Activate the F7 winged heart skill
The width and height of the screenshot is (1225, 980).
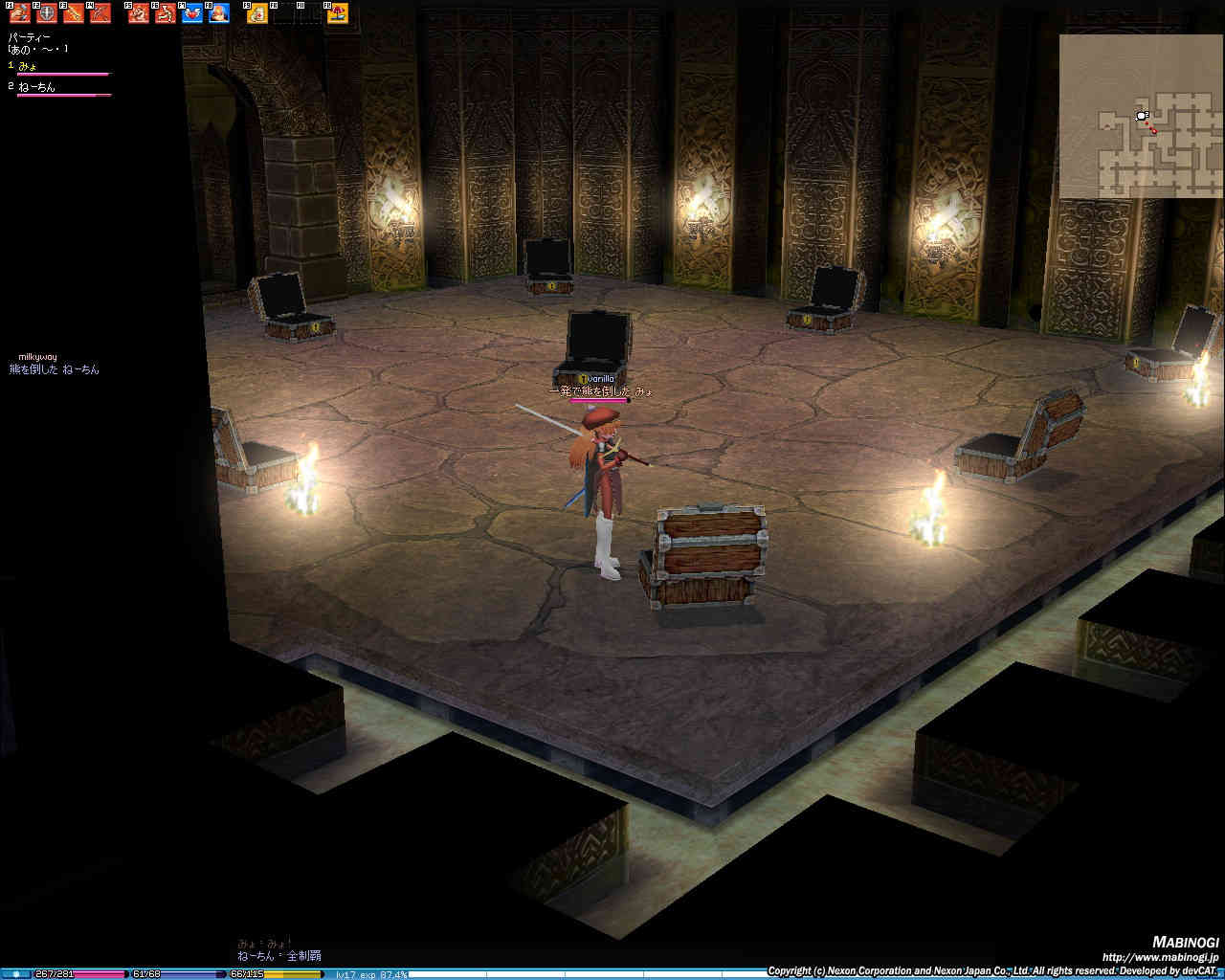click(x=192, y=13)
